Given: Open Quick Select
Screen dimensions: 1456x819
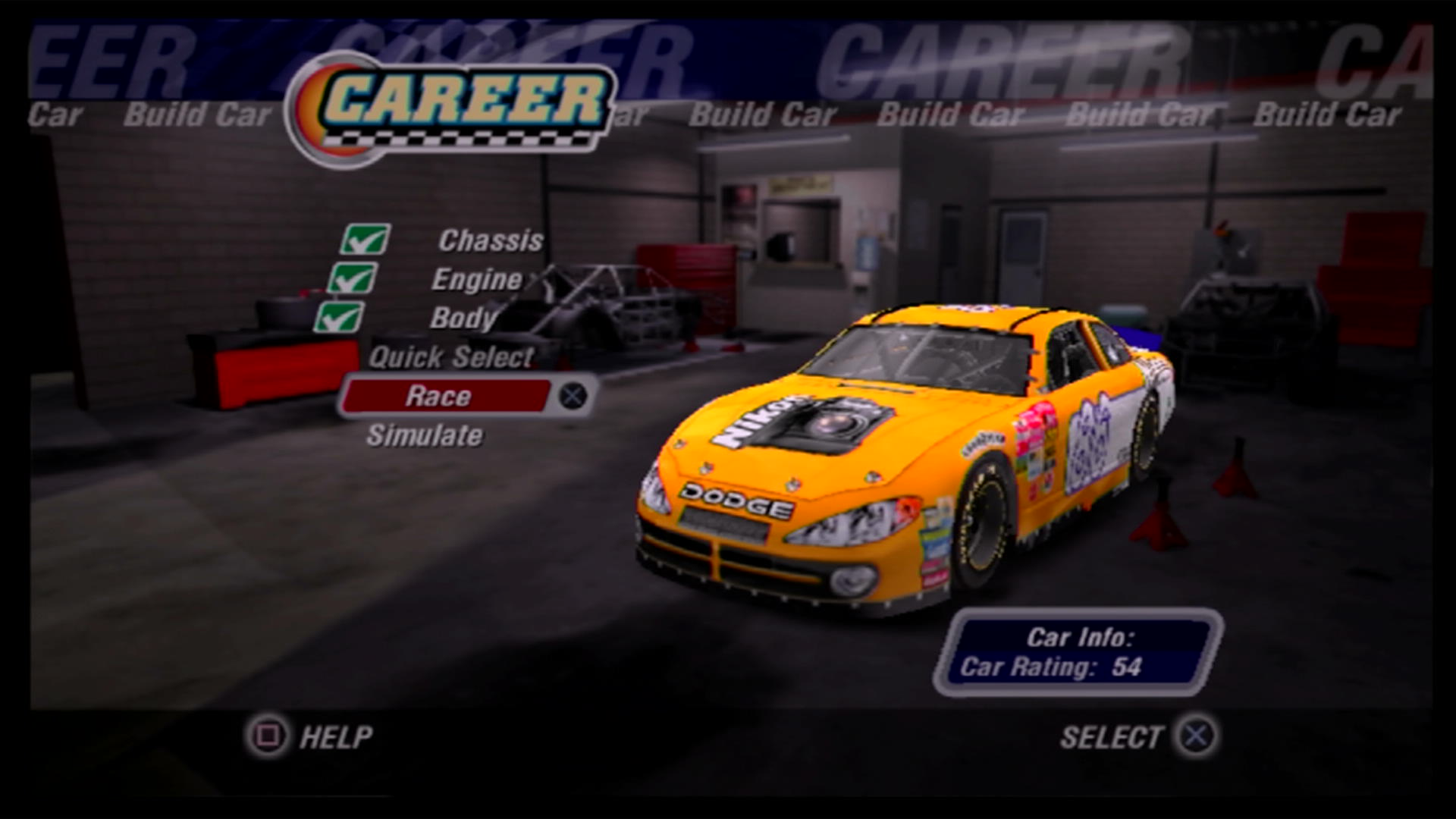Looking at the screenshot, I should pos(451,357).
